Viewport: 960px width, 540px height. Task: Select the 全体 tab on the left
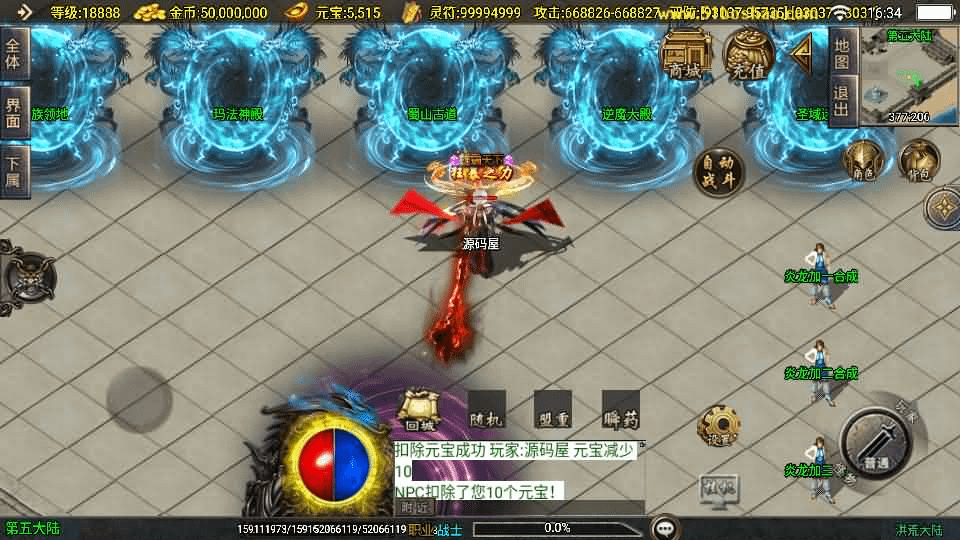click(14, 53)
